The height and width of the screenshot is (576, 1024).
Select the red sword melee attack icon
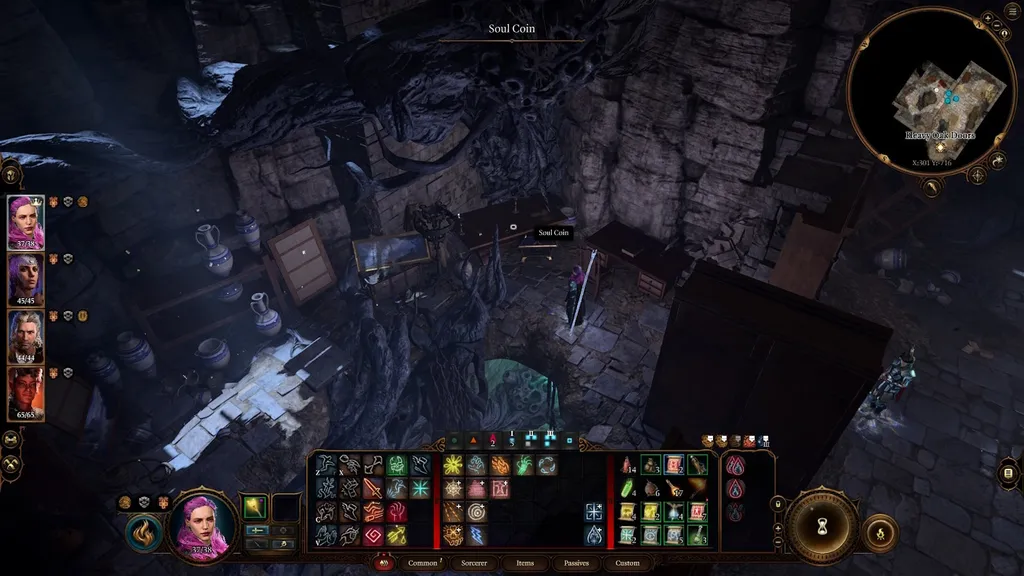pyautogui.click(x=372, y=489)
